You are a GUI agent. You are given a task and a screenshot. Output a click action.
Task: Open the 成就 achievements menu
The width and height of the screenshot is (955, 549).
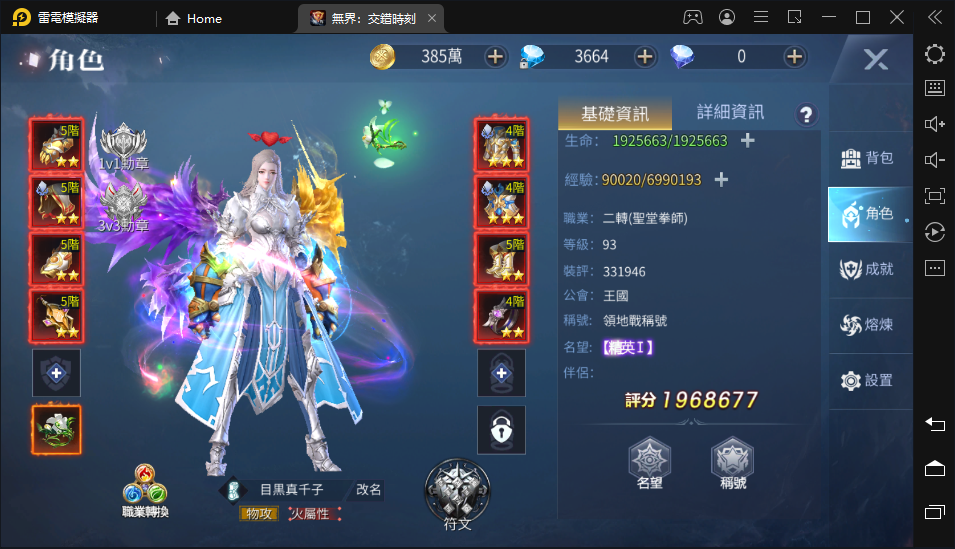tap(867, 269)
